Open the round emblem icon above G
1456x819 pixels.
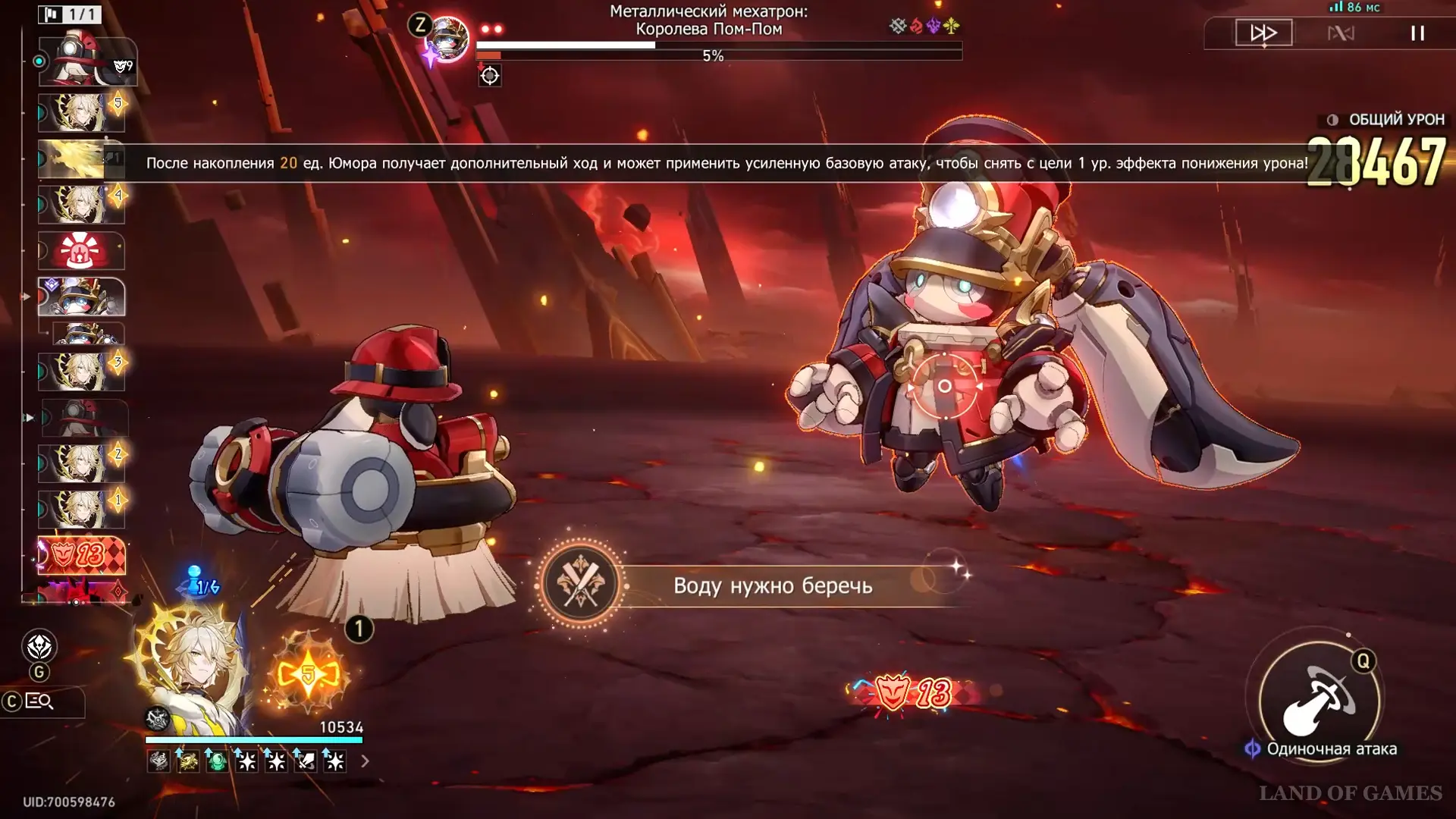pyautogui.click(x=39, y=646)
